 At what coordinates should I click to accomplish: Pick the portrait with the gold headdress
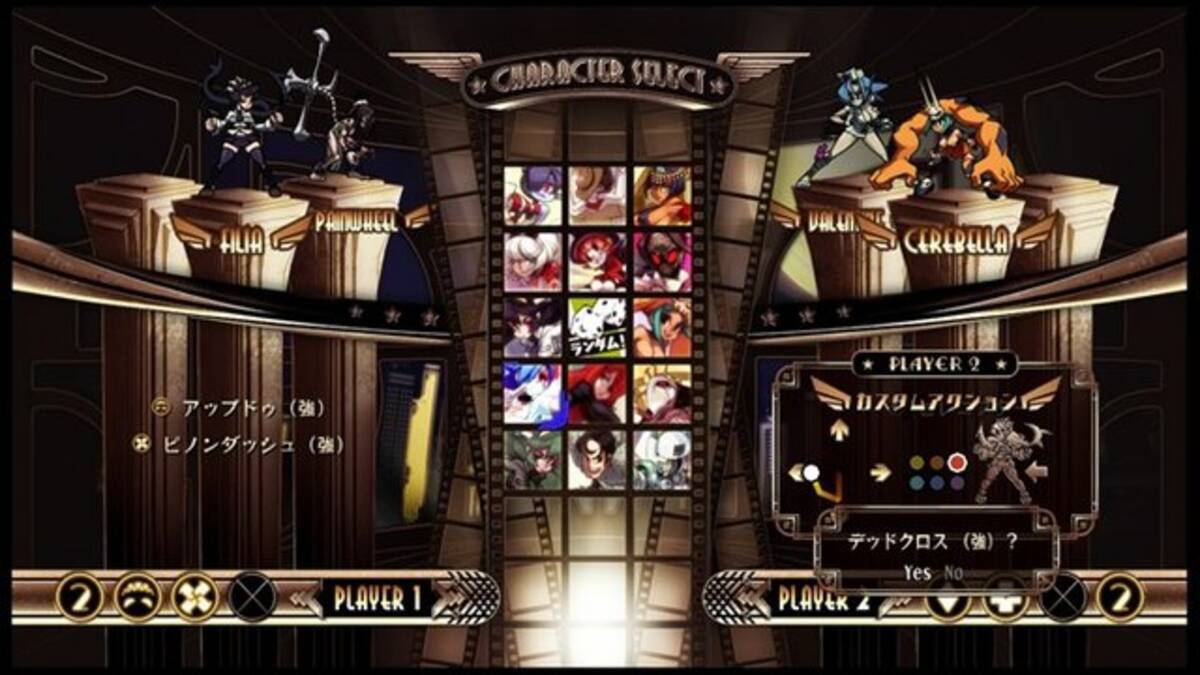(x=662, y=196)
